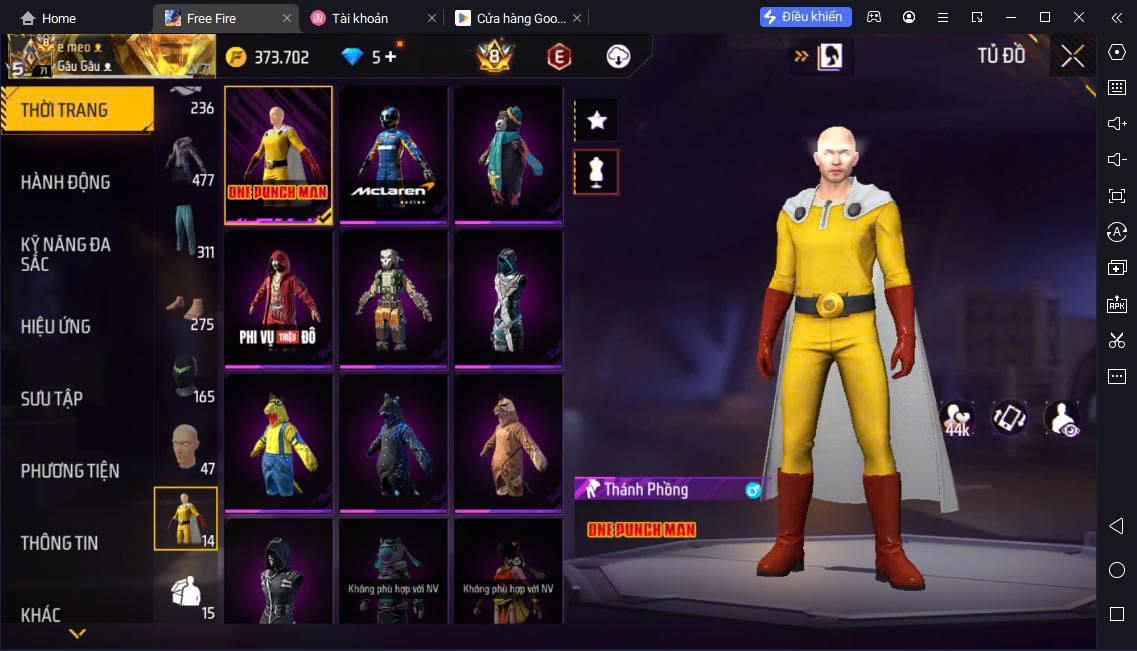The height and width of the screenshot is (651, 1137).
Task: Open the pants subcategory
Action: click(186, 232)
